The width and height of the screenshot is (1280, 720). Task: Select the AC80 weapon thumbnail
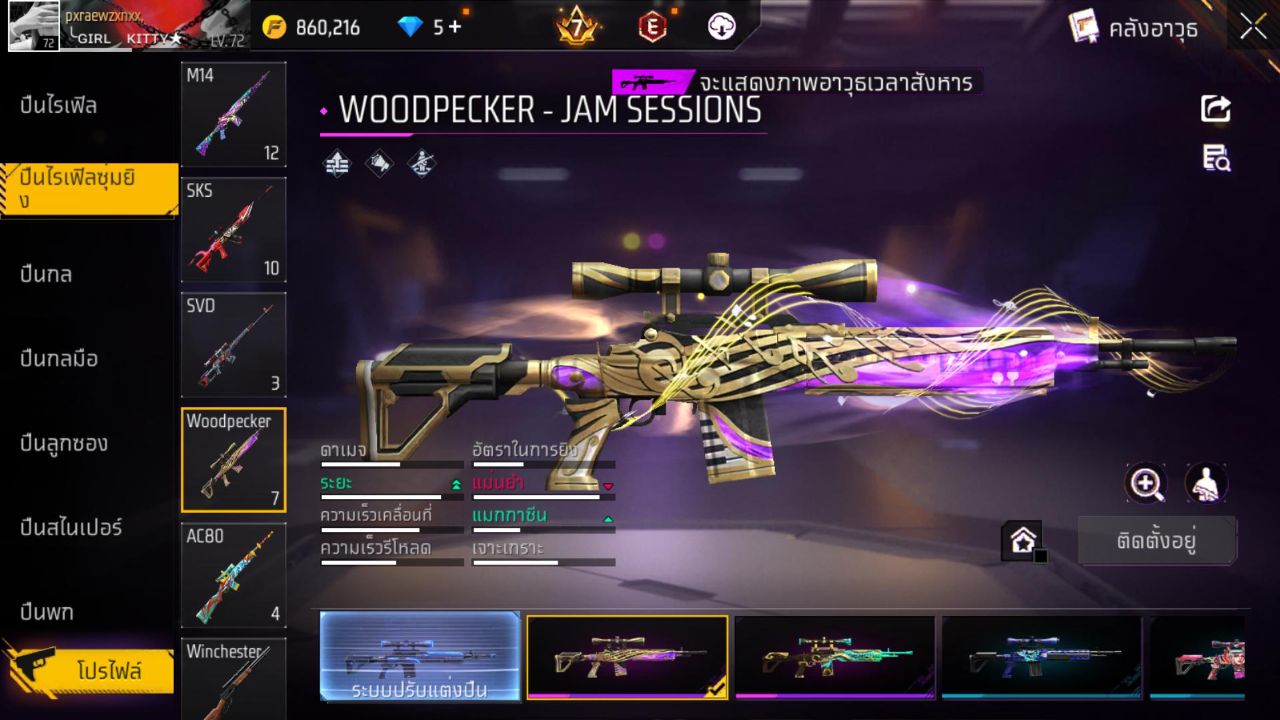233,575
